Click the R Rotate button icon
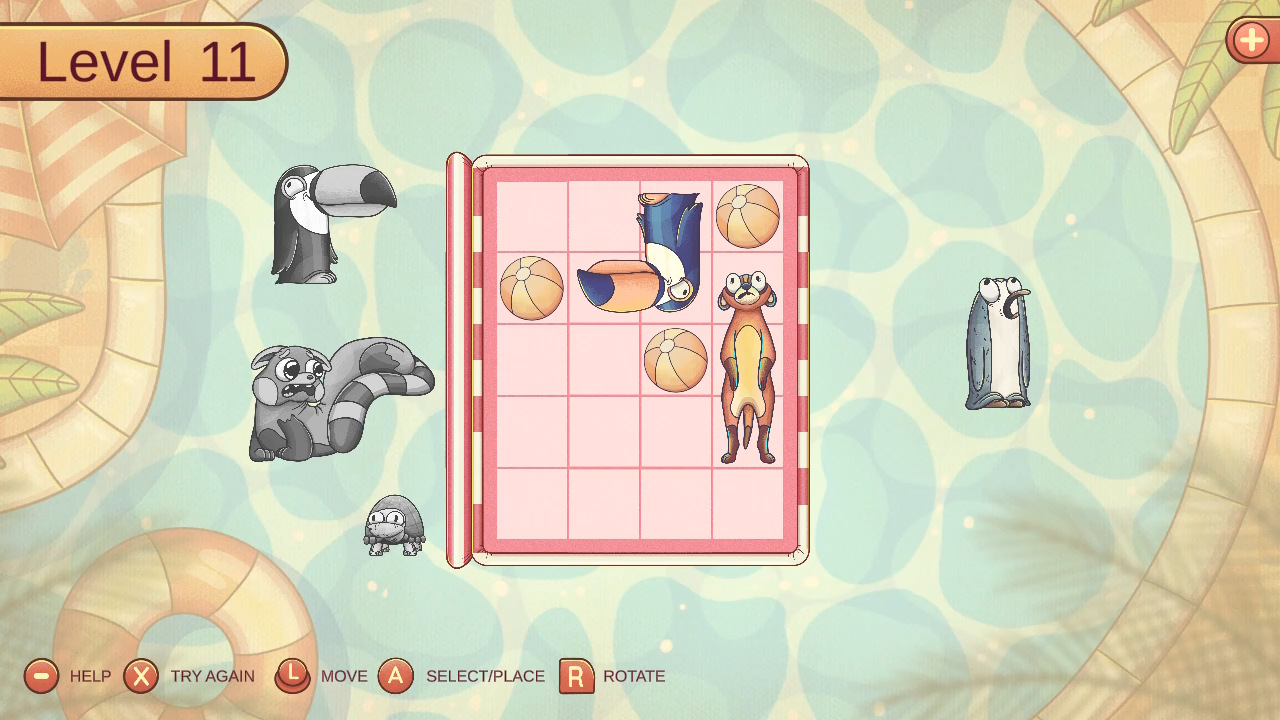 point(578,676)
